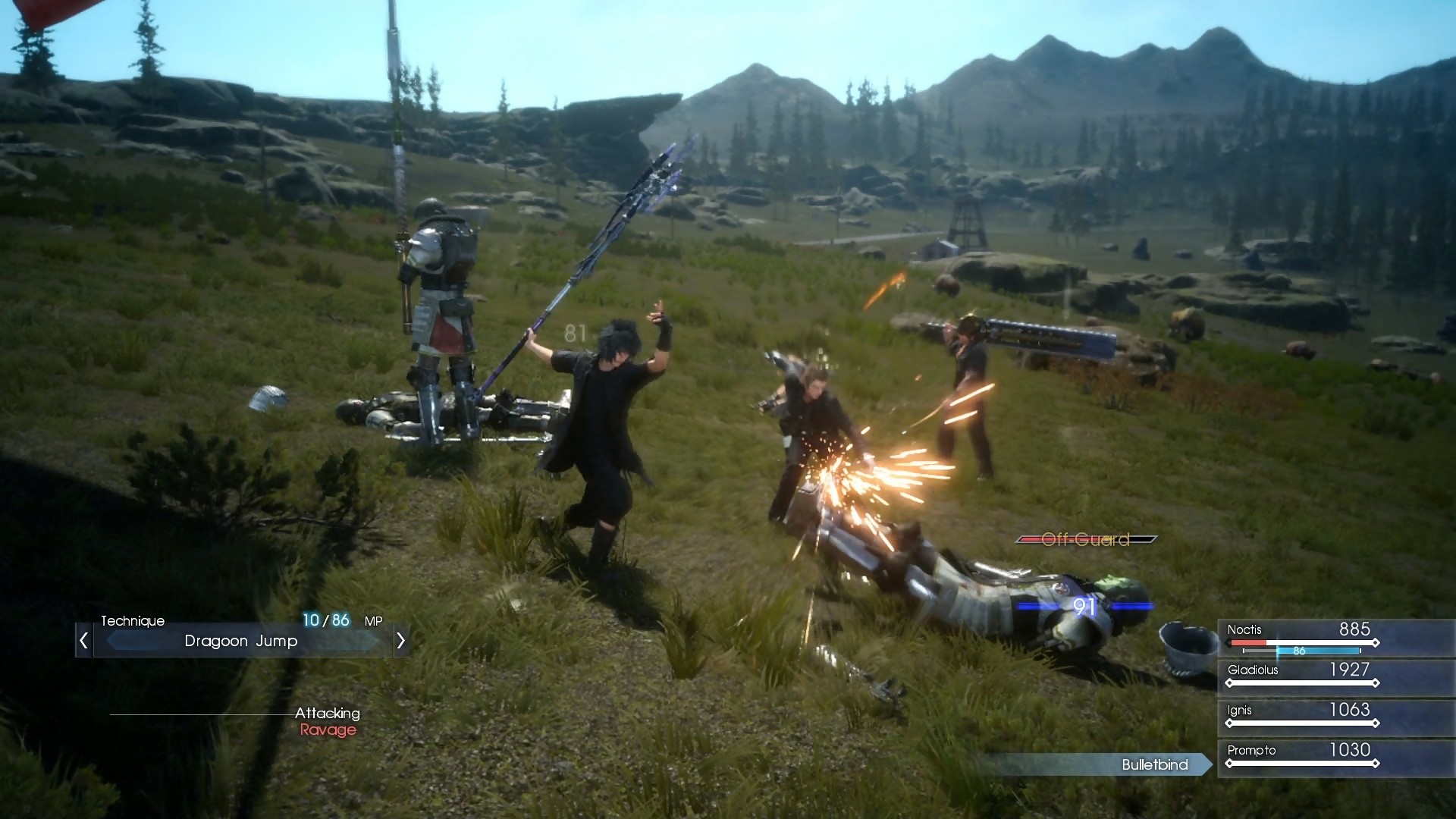Click the right arrow on the Technique selector
The image size is (1456, 819).
pos(401,640)
